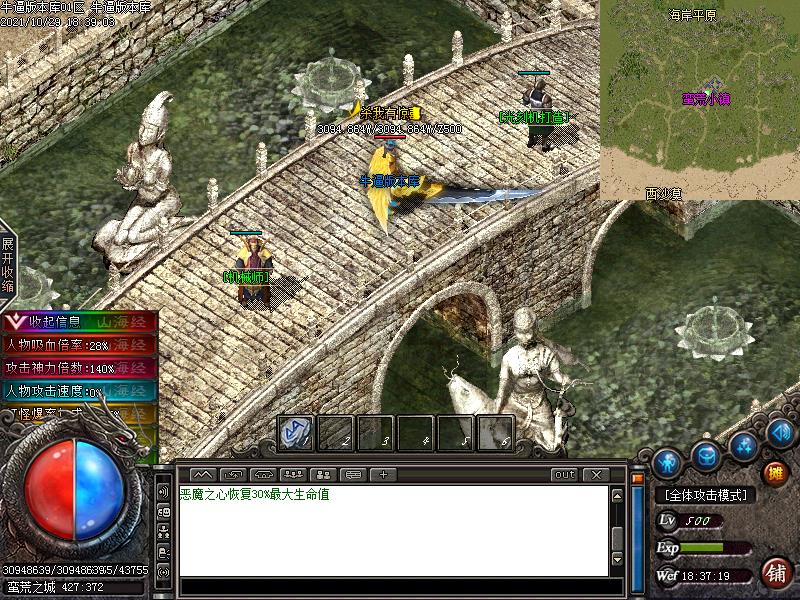Viewport: 800px width, 600px height.
Task: Click the group members chat toolbar icon
Action: pos(294,475)
